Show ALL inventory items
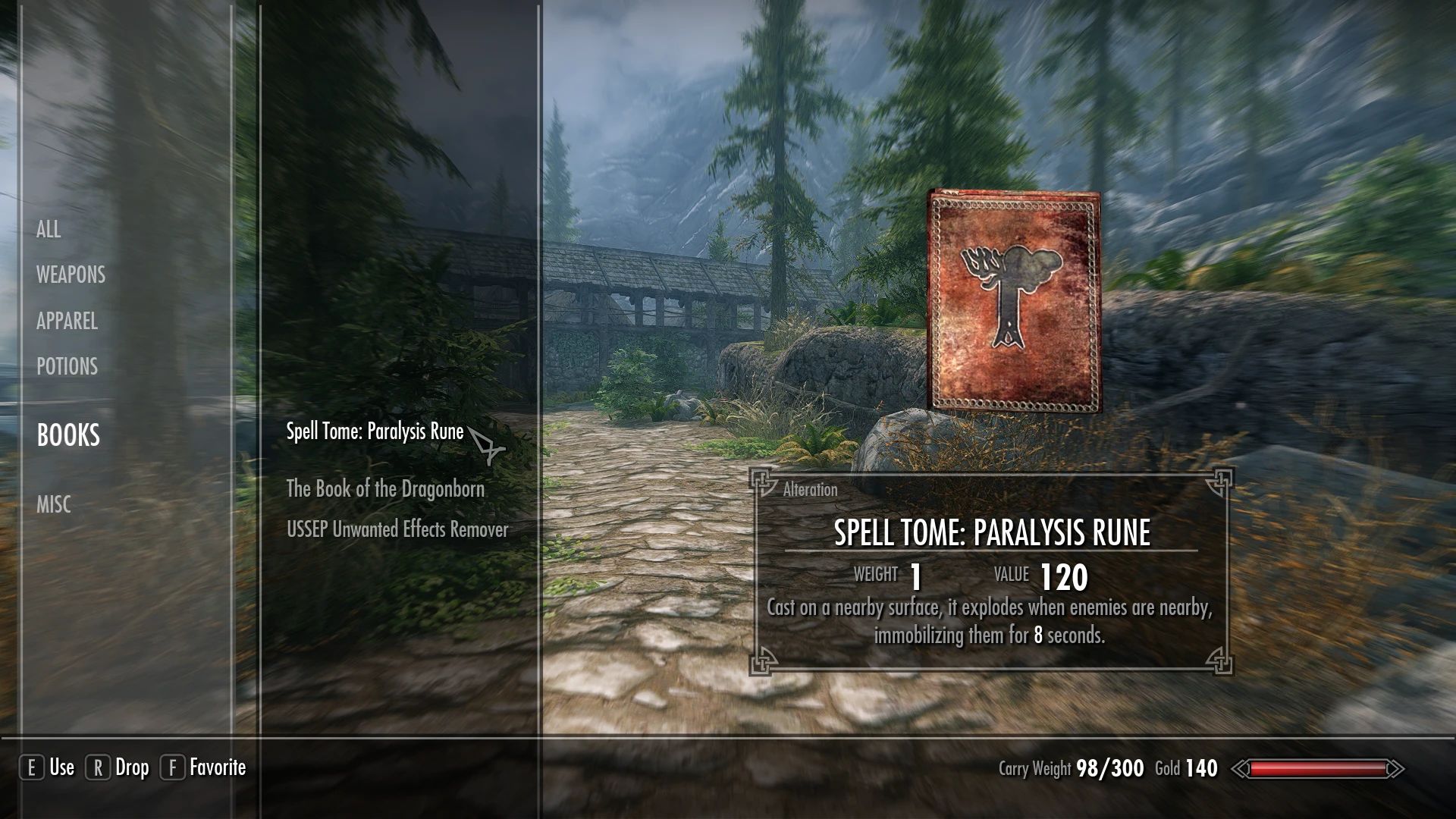Viewport: 1456px width, 819px height. (49, 230)
